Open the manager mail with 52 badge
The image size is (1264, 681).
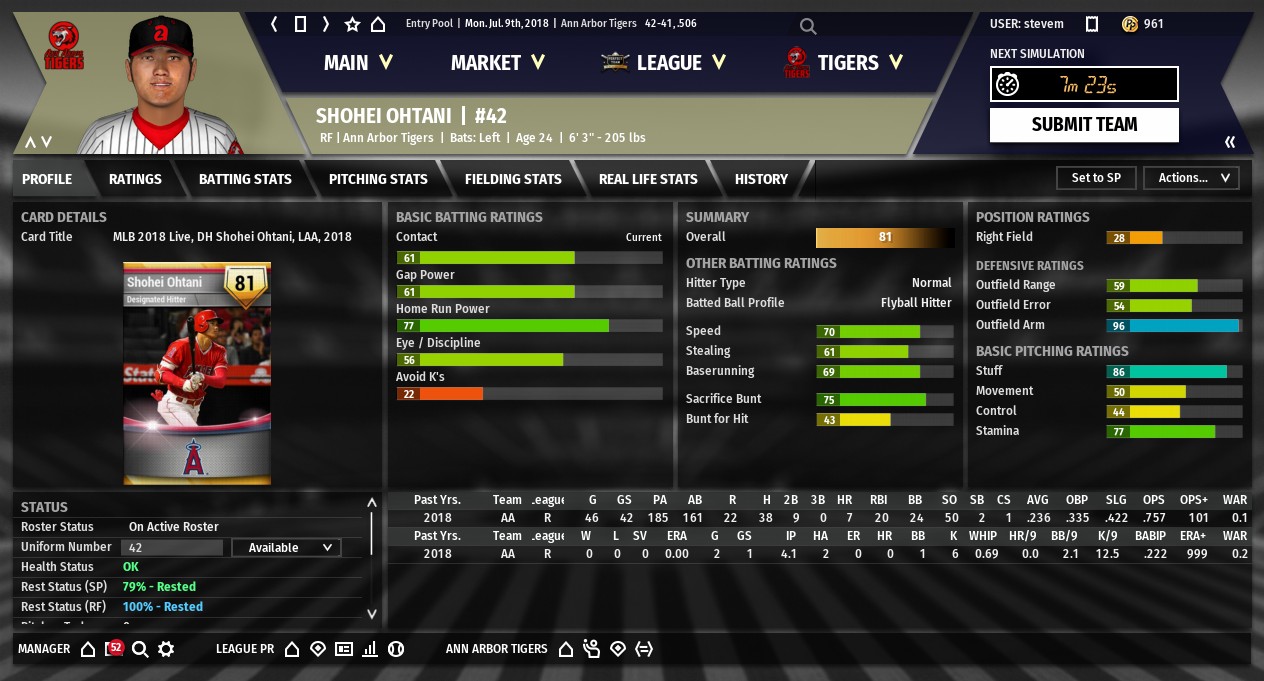(x=114, y=649)
